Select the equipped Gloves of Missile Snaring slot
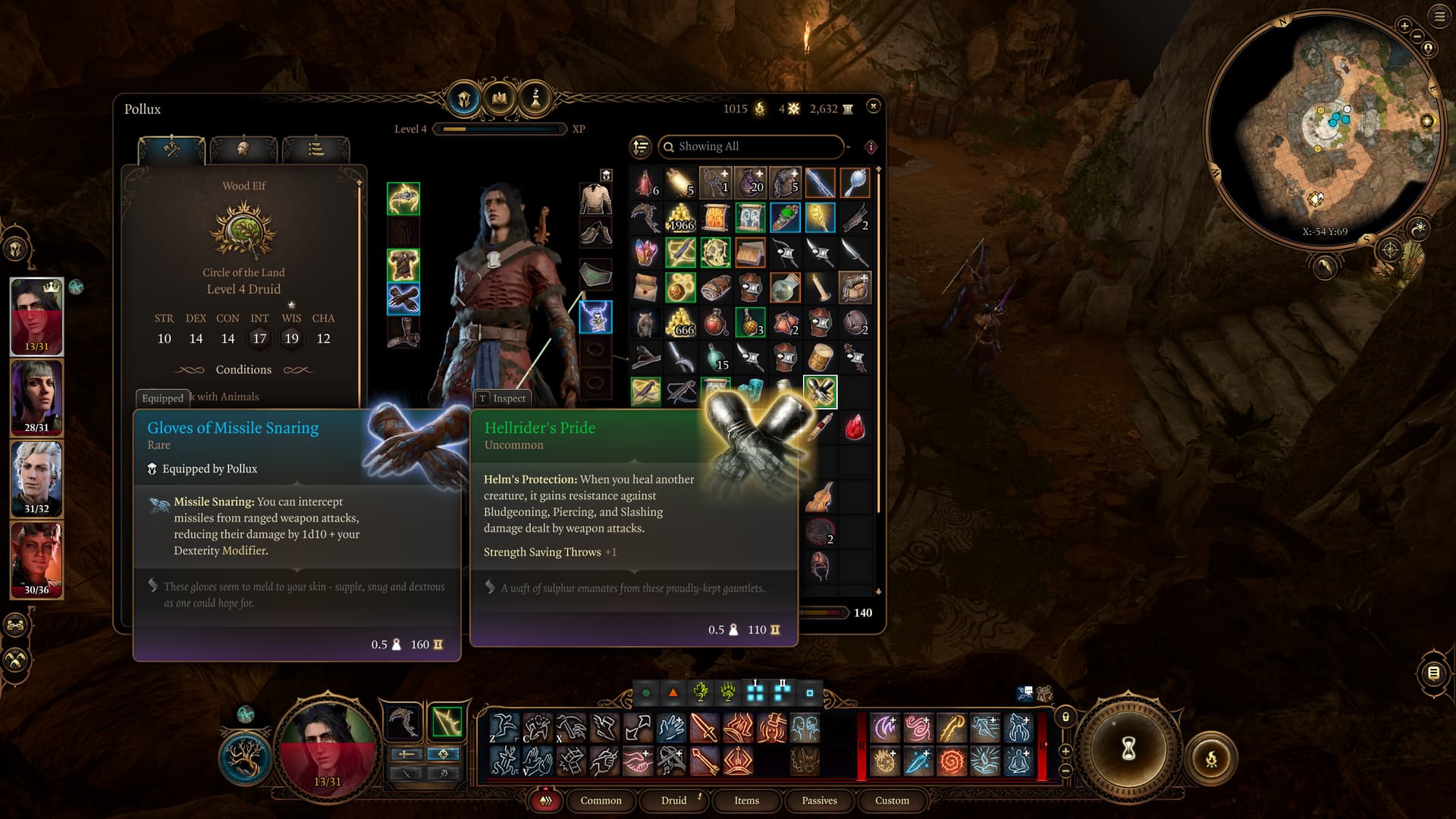Viewport: 1456px width, 819px height. [403, 298]
